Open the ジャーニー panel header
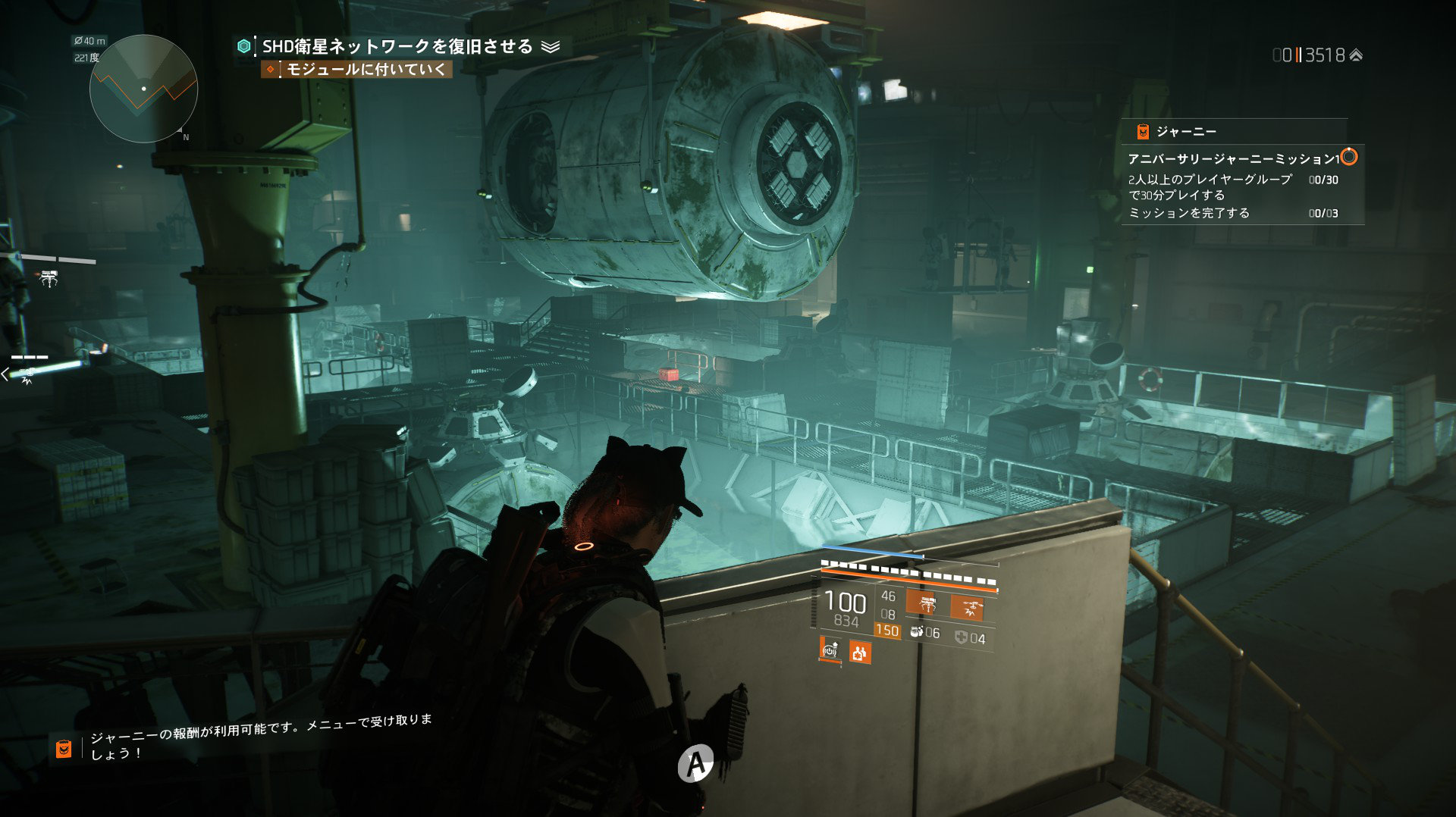The width and height of the screenshot is (1456, 817). [1186, 132]
